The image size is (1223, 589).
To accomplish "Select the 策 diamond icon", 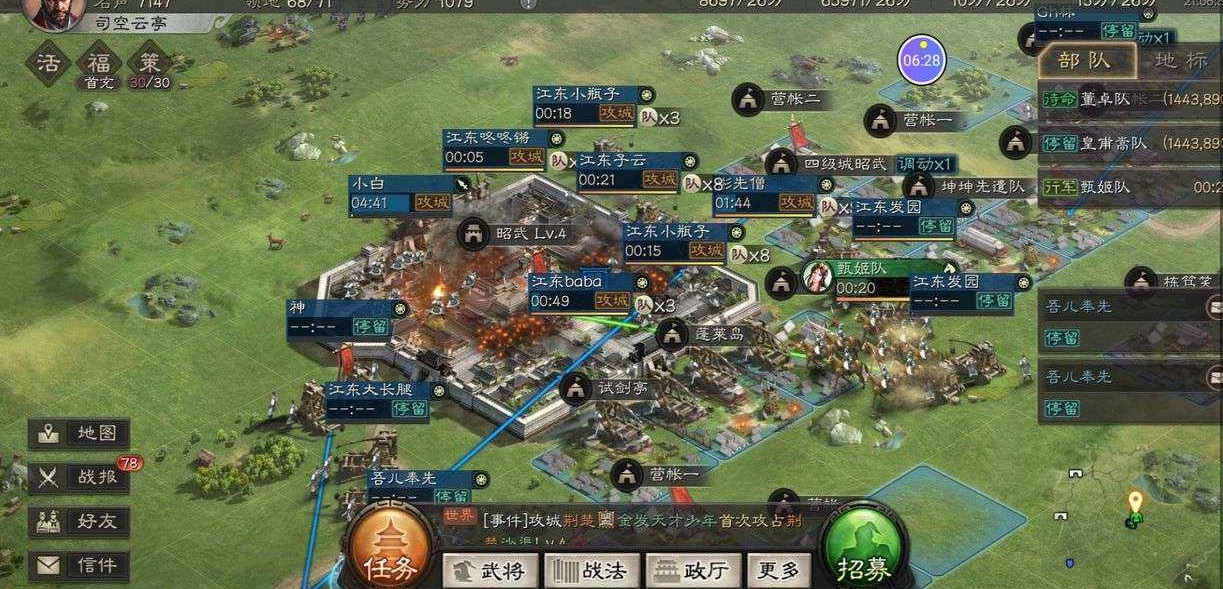I will click(x=150, y=62).
